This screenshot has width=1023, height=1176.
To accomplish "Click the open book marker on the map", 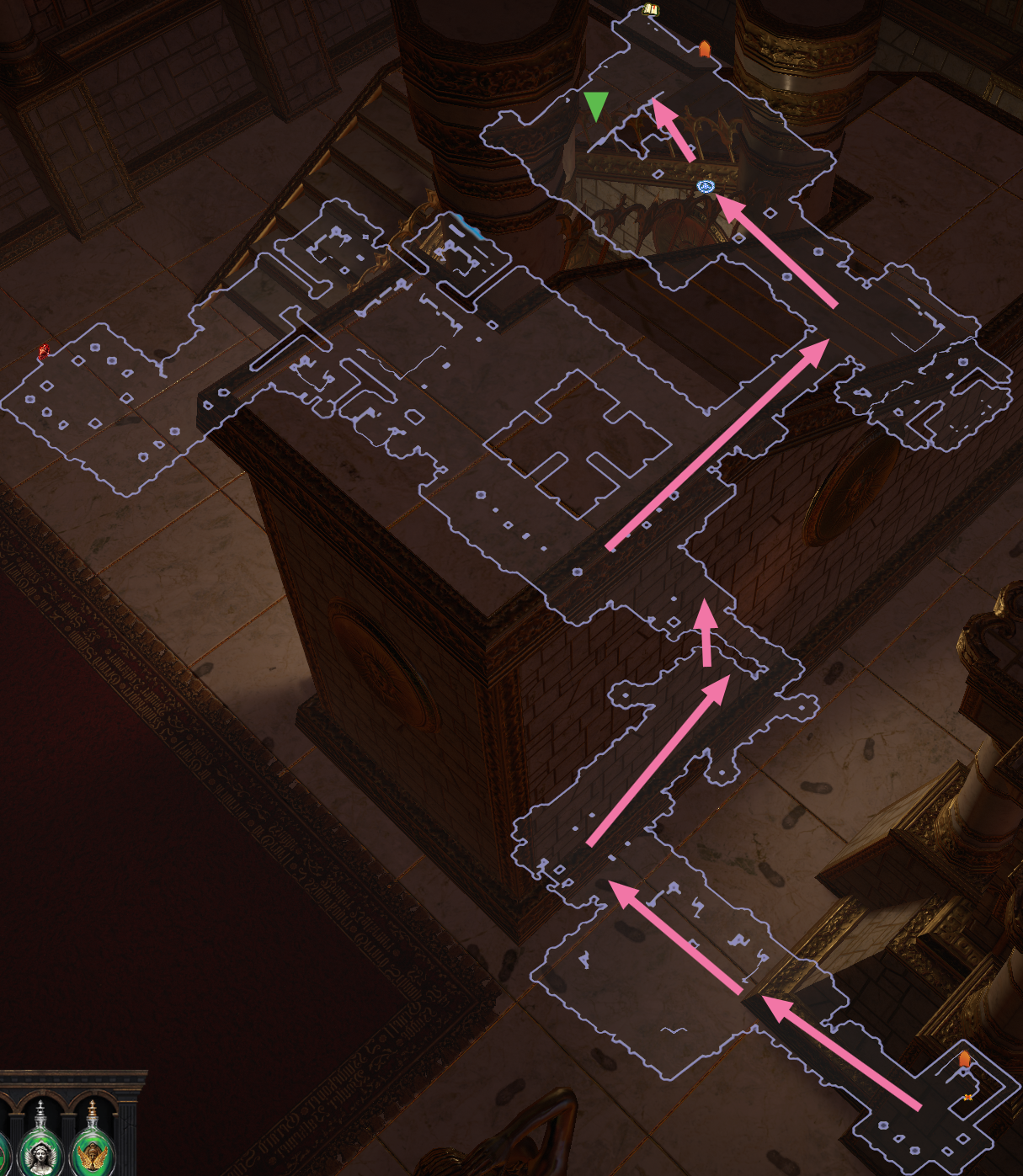I will coord(650,10).
